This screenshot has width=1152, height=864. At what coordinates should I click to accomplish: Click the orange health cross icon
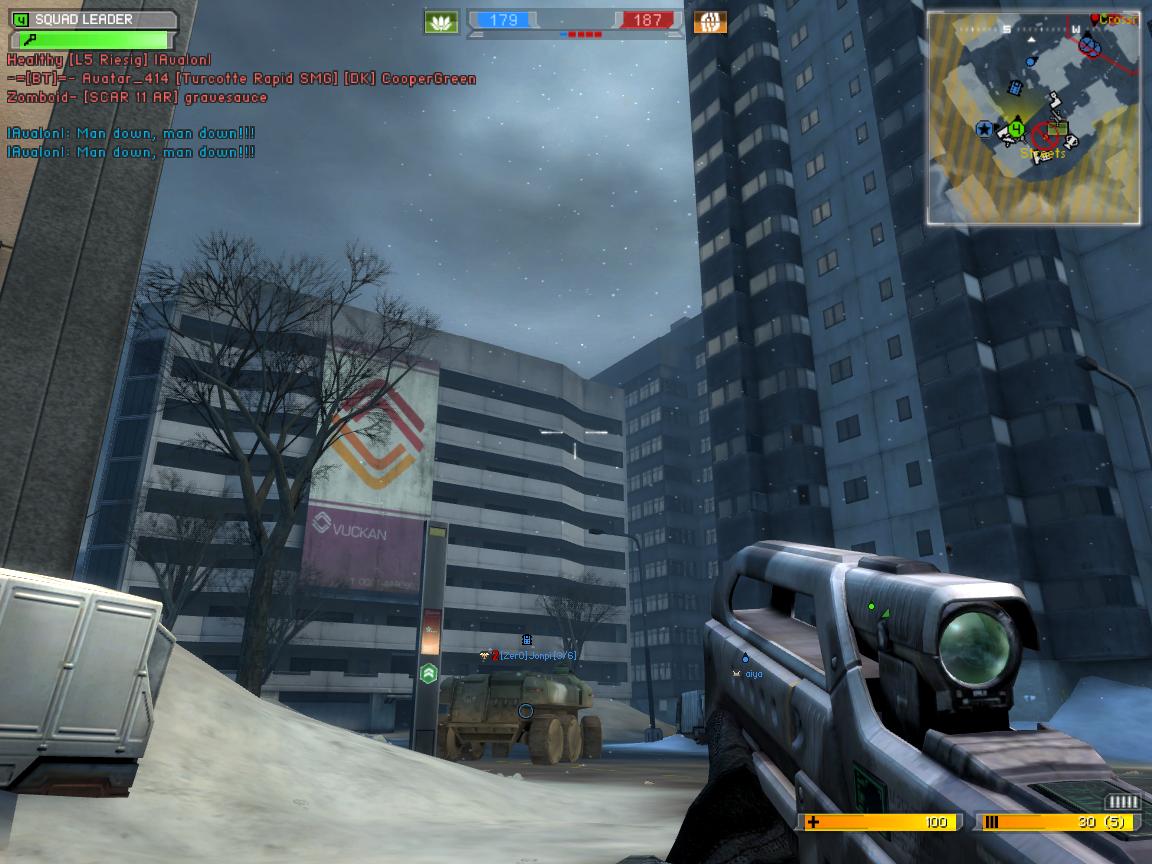tap(812, 822)
